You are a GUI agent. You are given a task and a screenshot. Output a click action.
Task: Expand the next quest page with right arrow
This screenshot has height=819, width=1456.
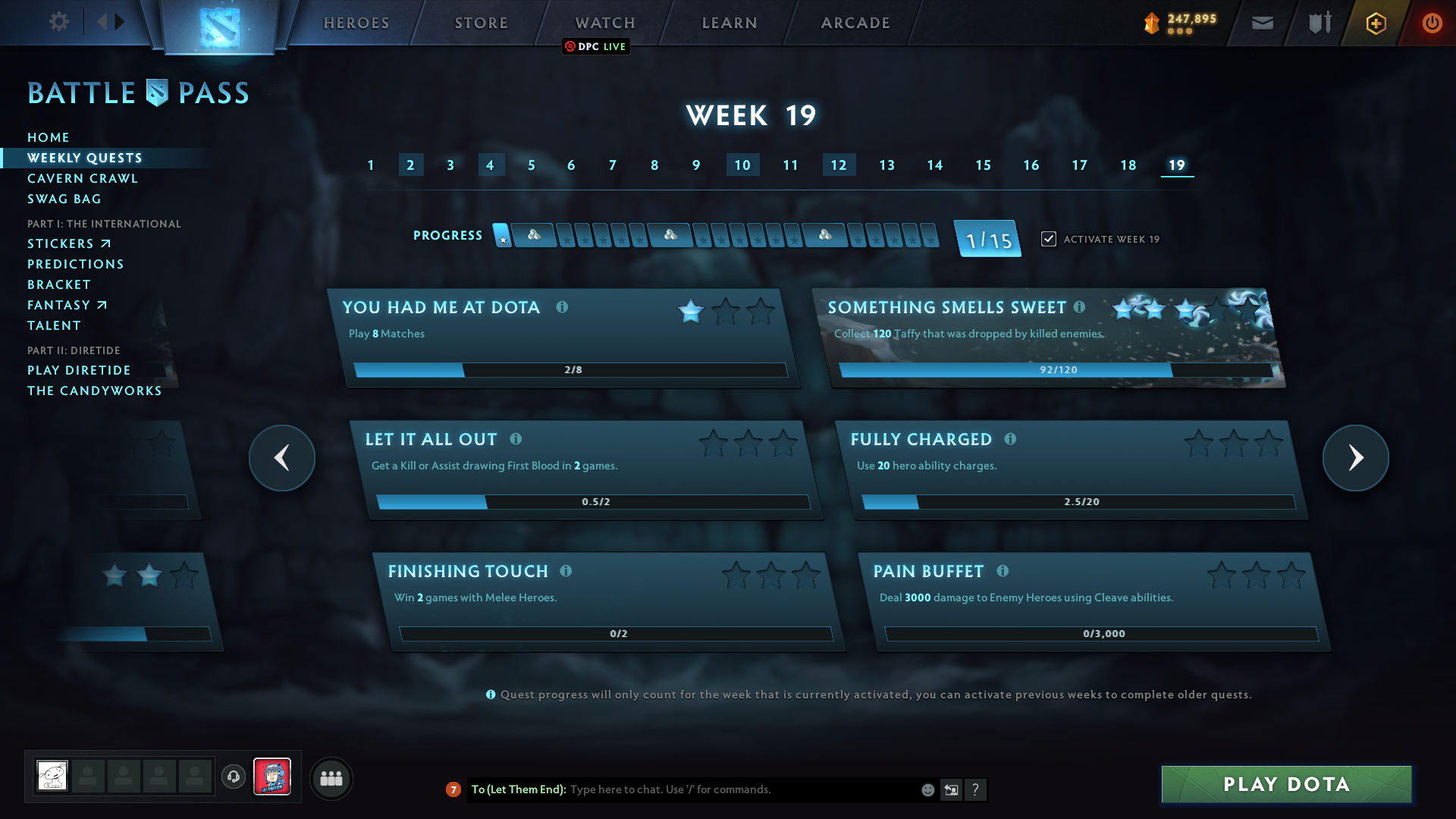[x=1355, y=458]
